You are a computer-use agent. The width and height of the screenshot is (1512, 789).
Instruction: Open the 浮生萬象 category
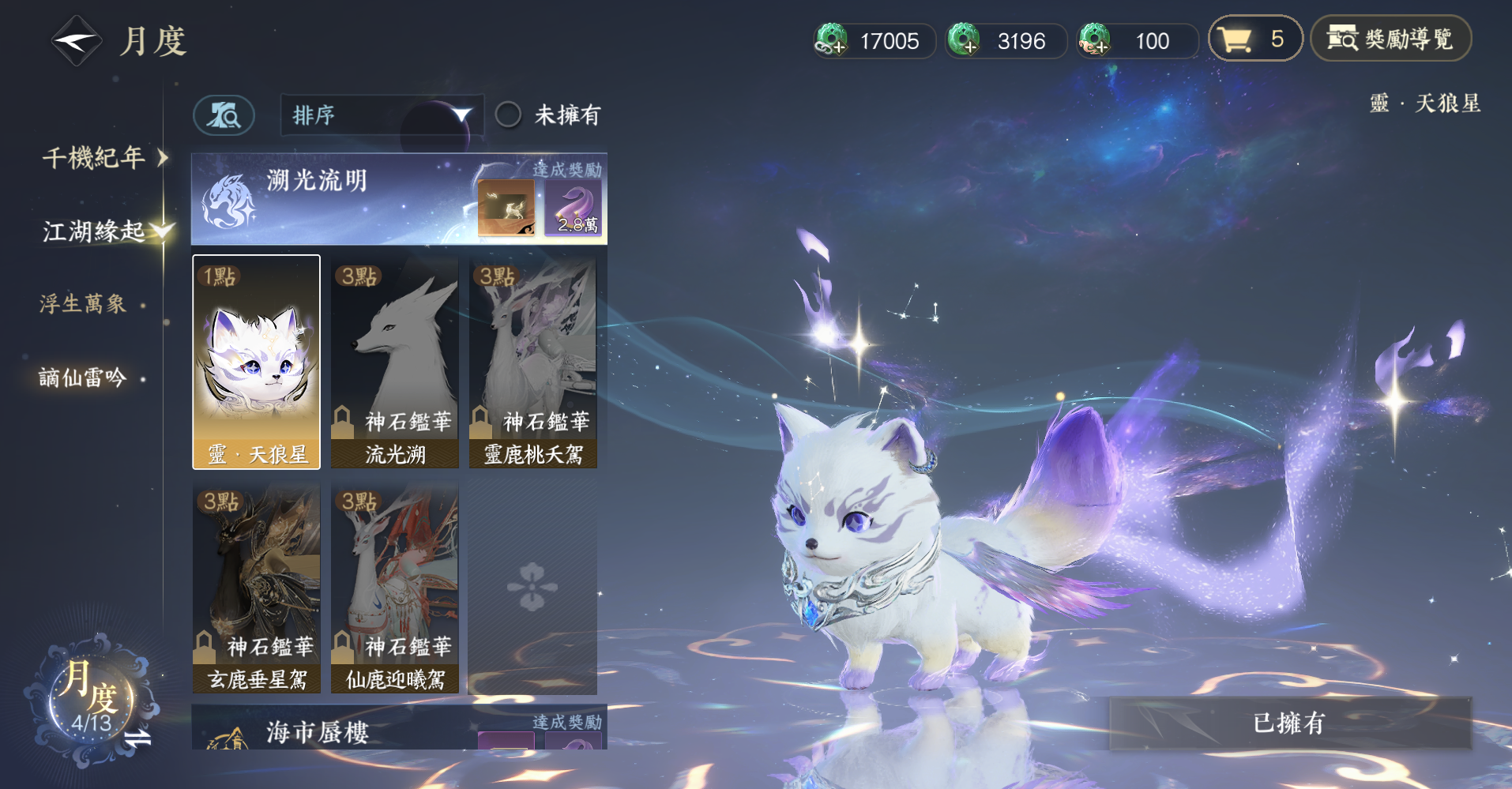click(84, 304)
